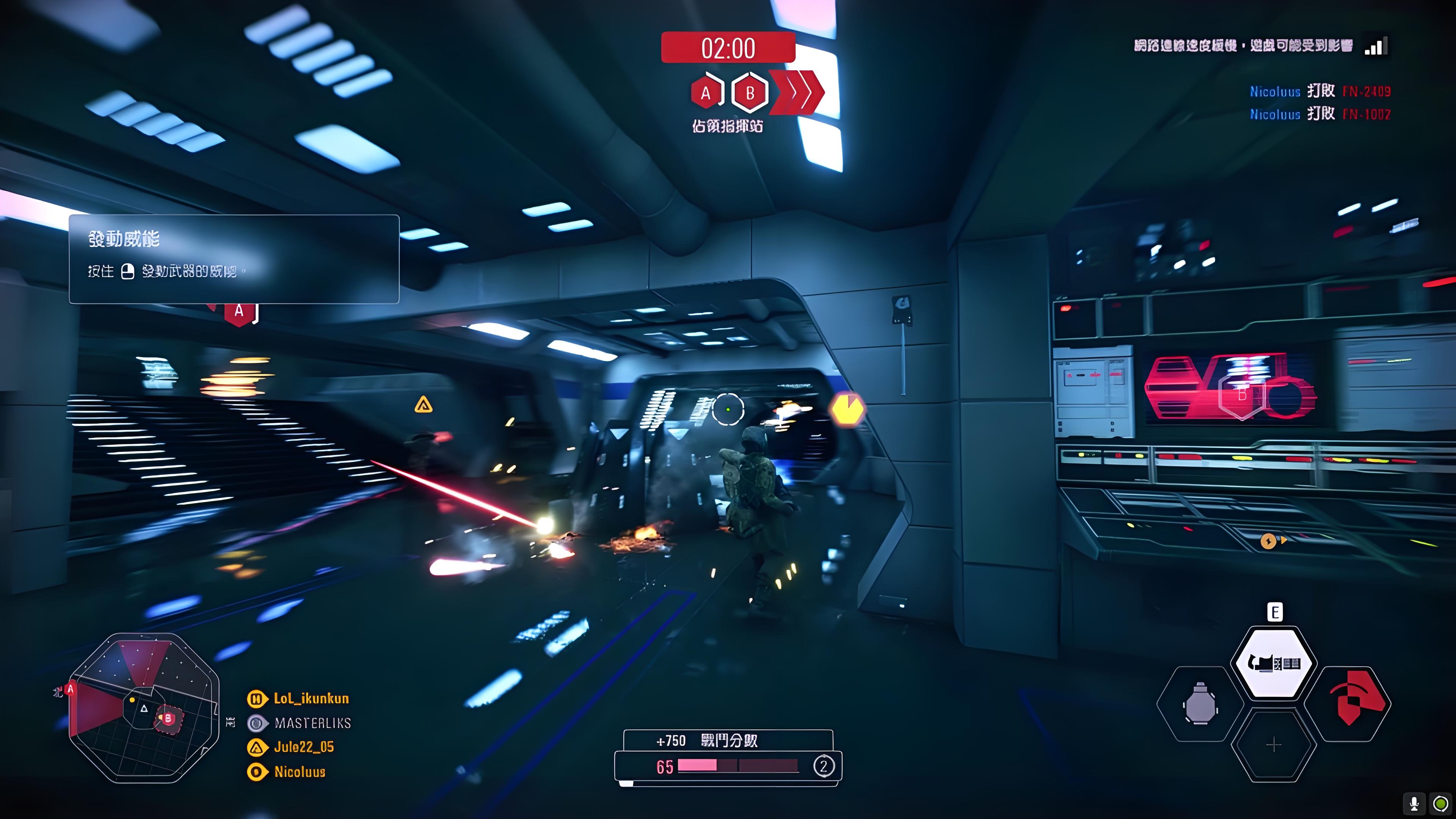Screen dimensions: 1456x819
Task: Open the octagonal minimap
Action: (144, 708)
